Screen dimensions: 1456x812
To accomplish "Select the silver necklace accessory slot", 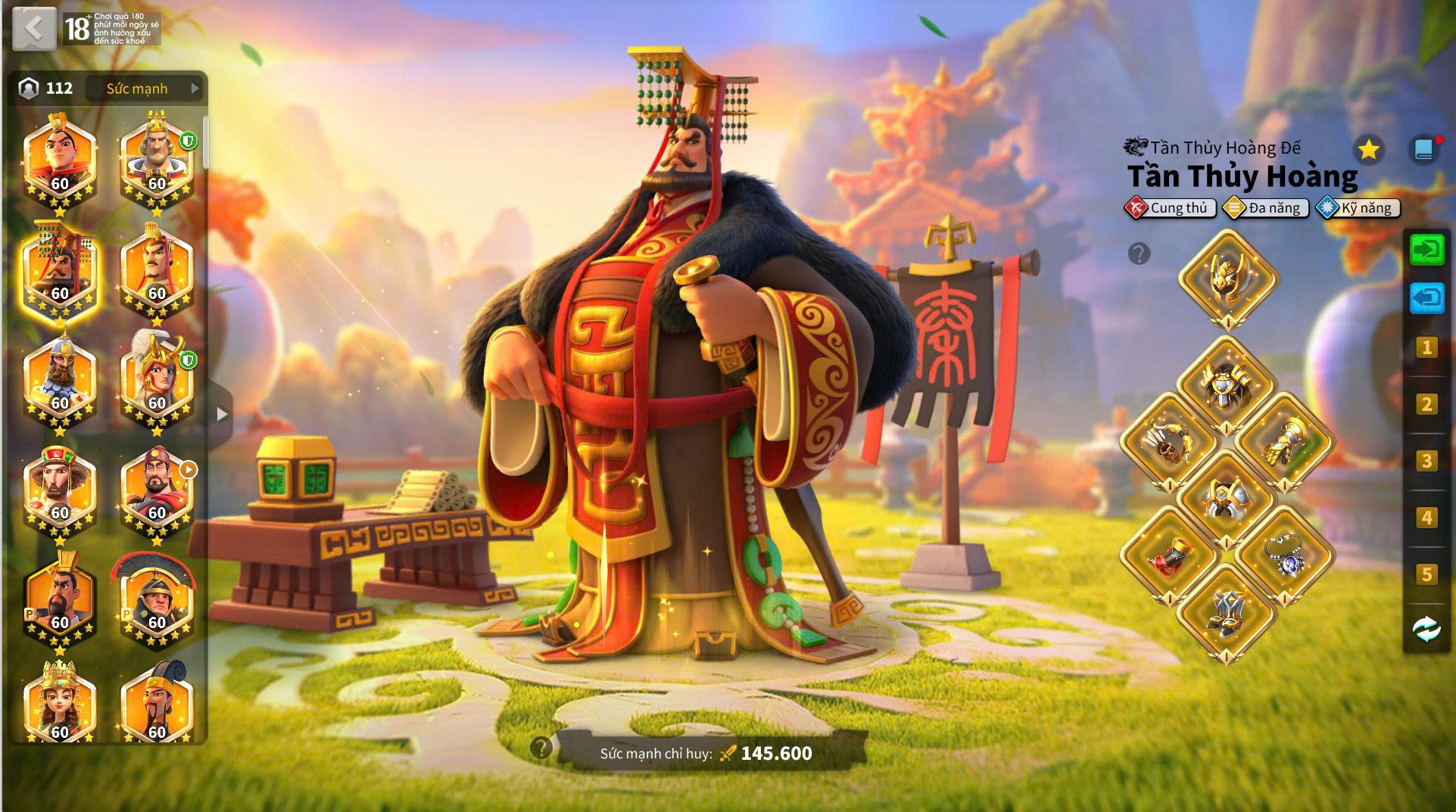I will point(1284,555).
